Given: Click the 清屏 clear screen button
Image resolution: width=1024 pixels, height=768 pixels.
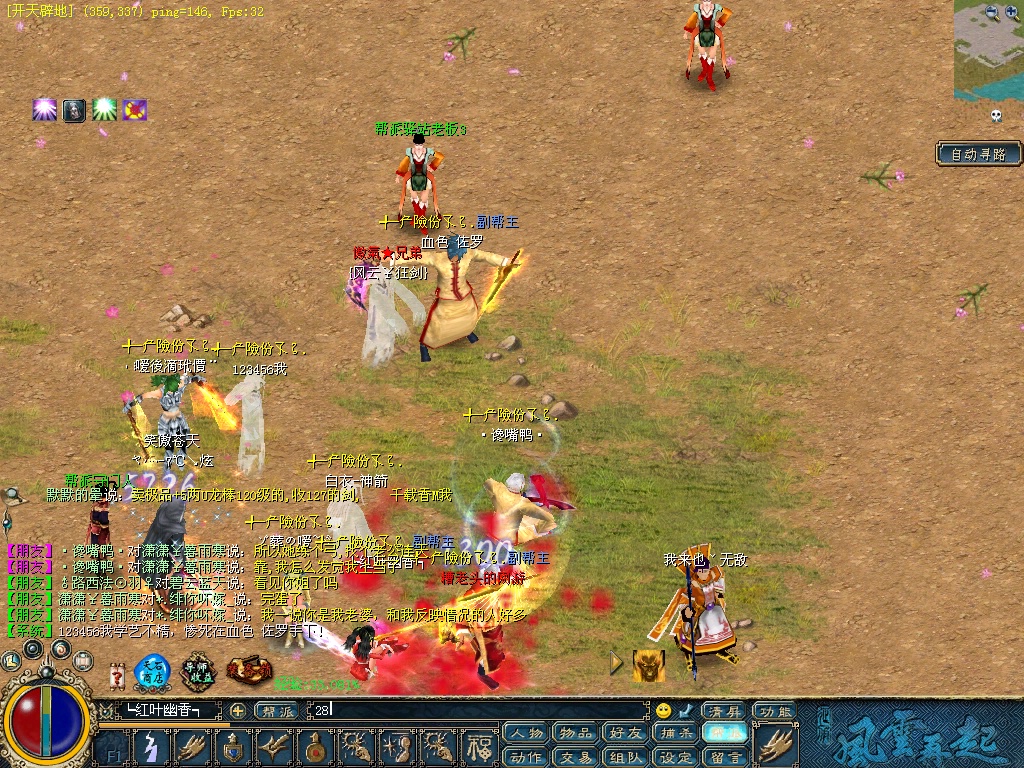Looking at the screenshot, I should pos(723,711).
